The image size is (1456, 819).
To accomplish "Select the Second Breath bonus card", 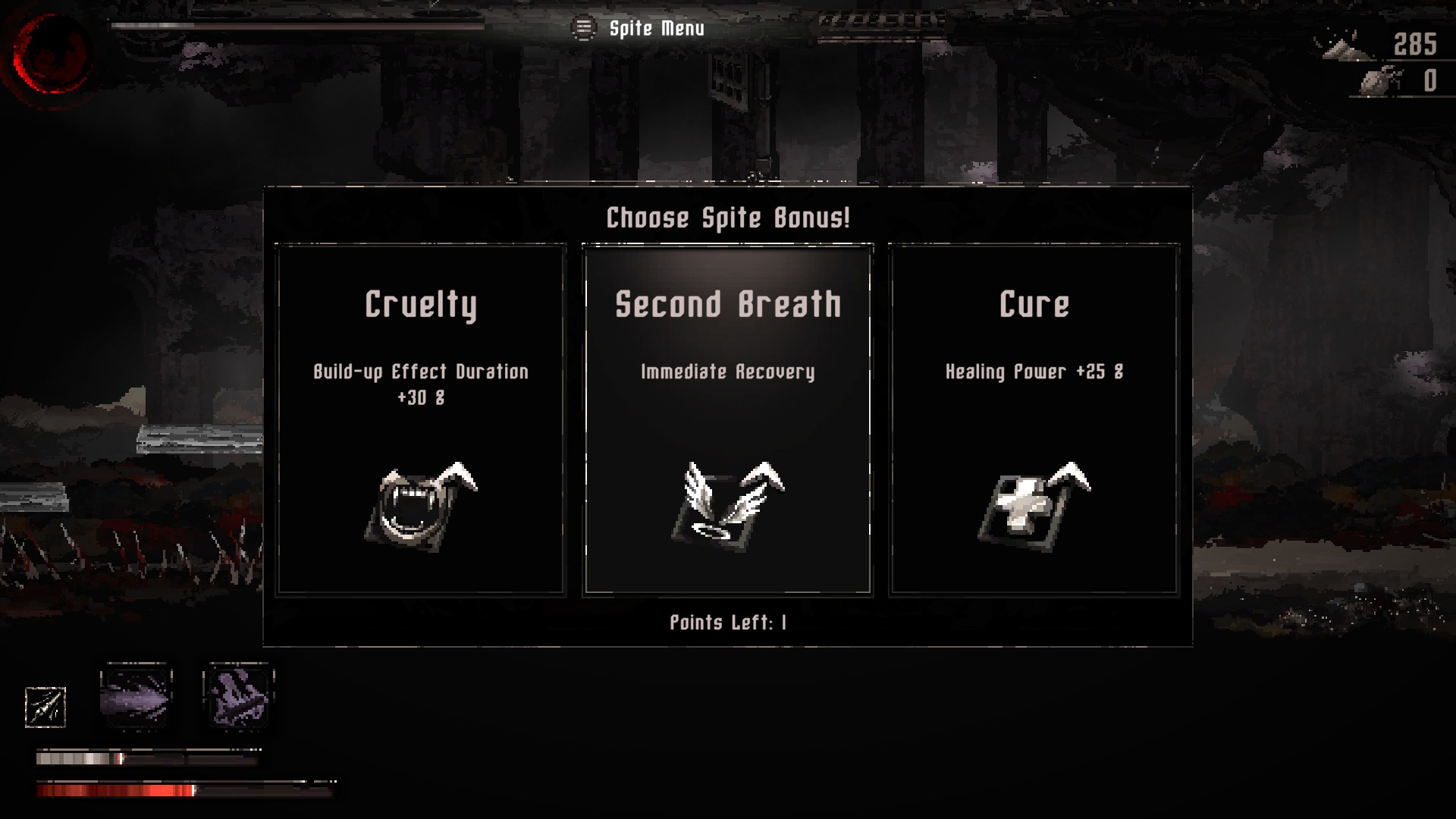I will click(727, 419).
